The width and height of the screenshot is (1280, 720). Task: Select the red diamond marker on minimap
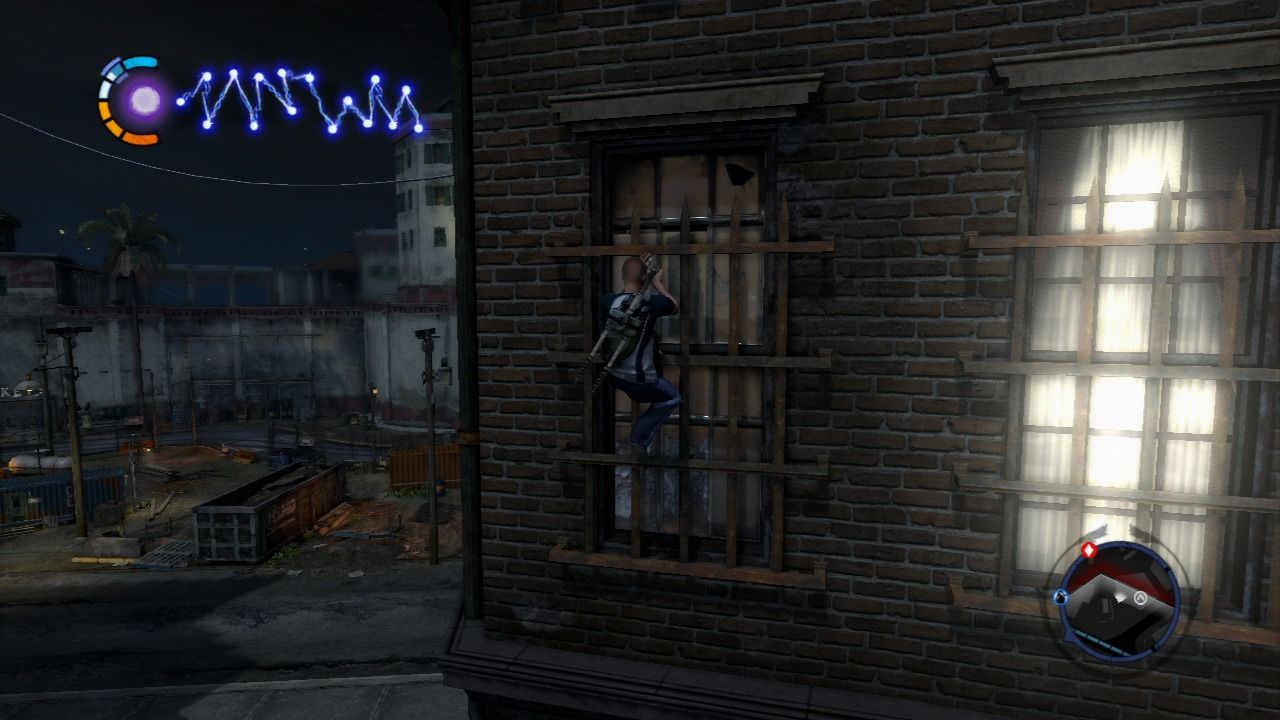click(x=1089, y=549)
